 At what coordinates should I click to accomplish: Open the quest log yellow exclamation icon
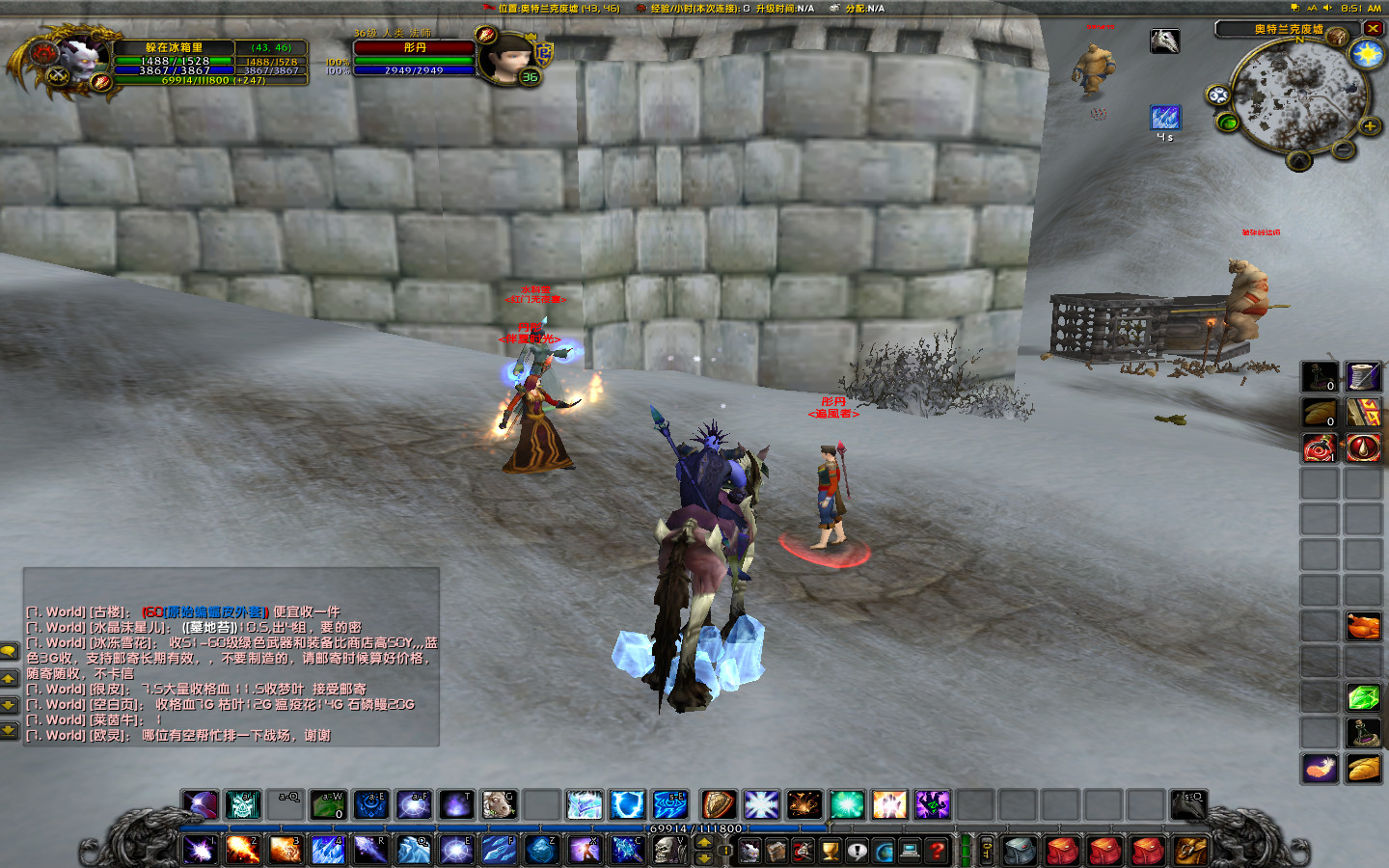coord(856,851)
